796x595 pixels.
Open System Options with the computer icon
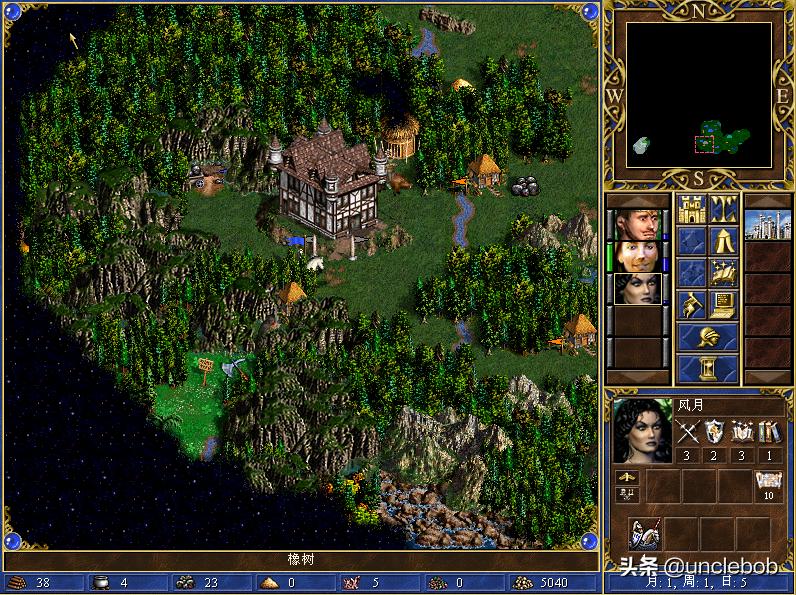point(723,303)
